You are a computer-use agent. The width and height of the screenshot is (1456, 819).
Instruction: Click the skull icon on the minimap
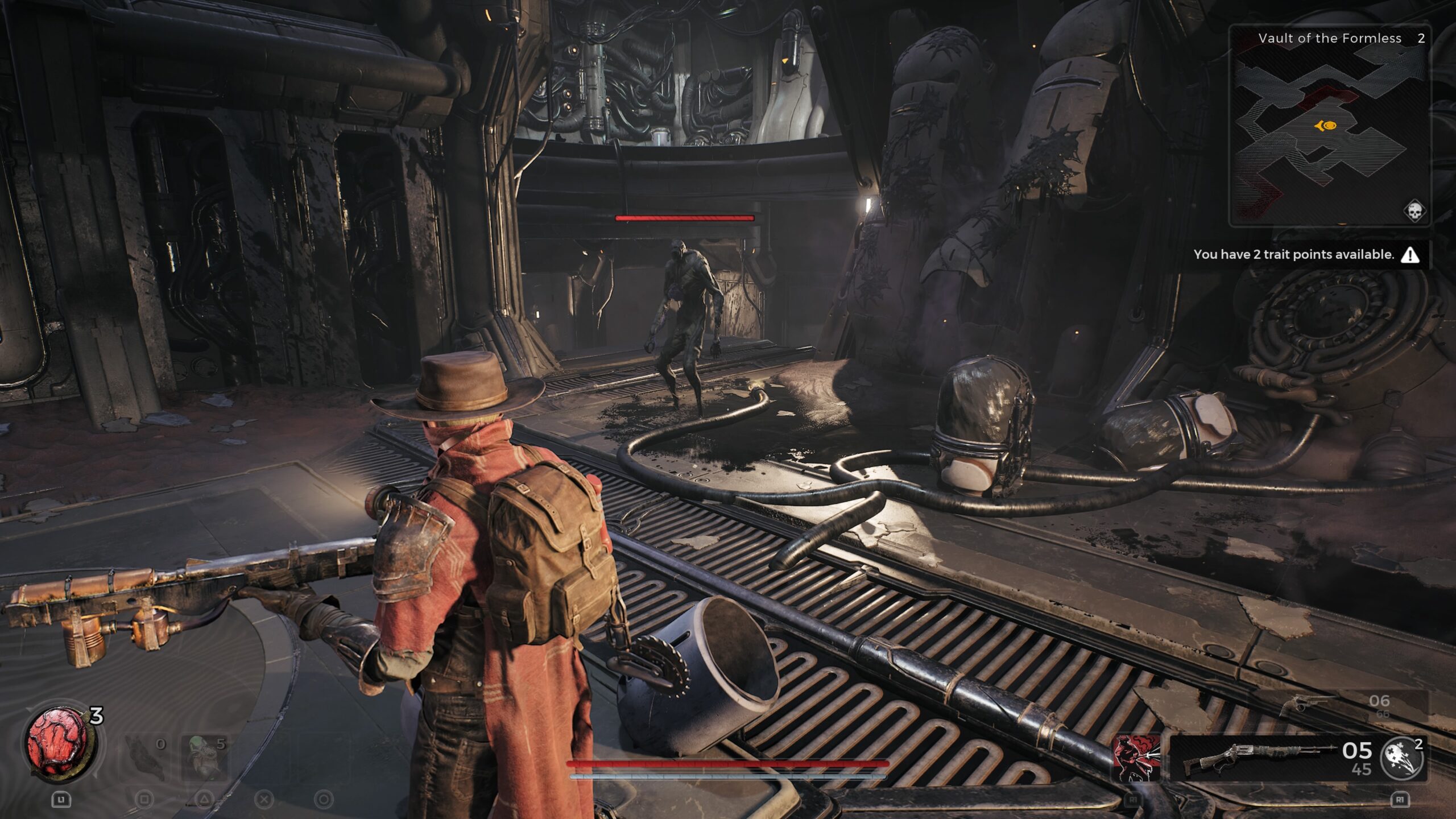(x=1414, y=211)
